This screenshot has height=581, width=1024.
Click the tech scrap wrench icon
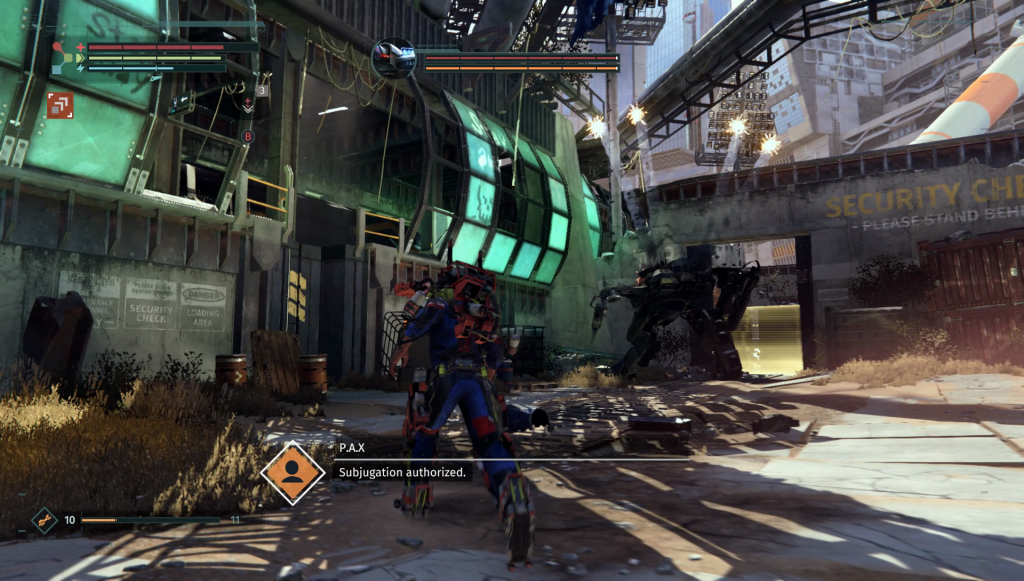44,520
